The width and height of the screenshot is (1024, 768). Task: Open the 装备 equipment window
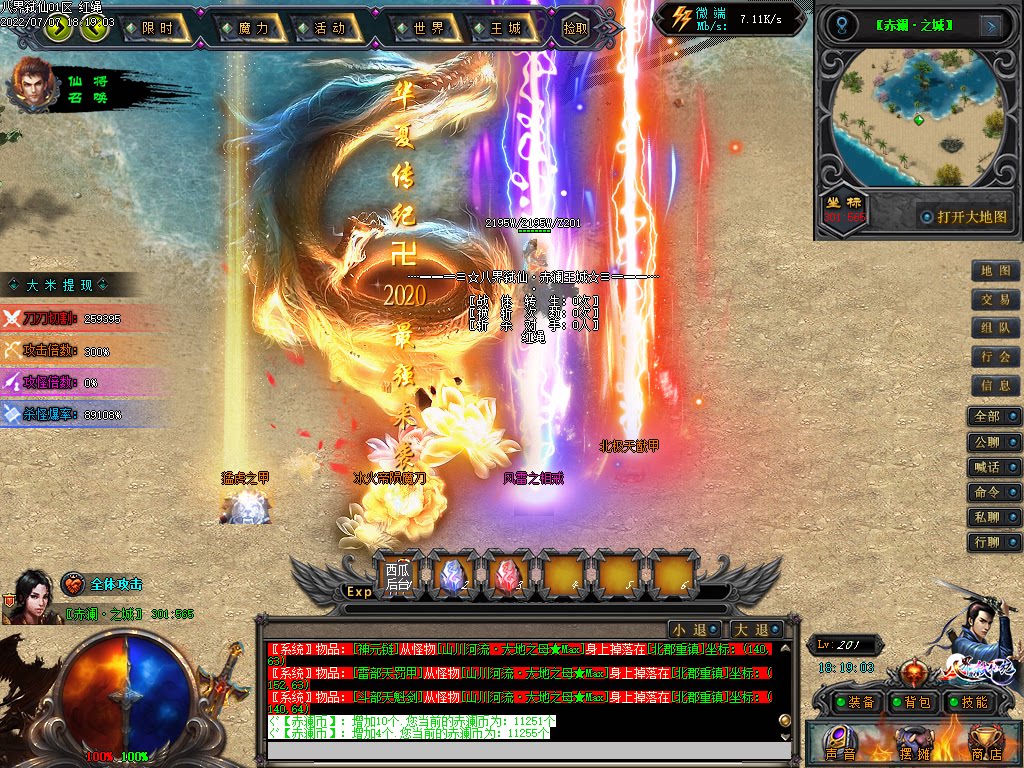click(852, 703)
